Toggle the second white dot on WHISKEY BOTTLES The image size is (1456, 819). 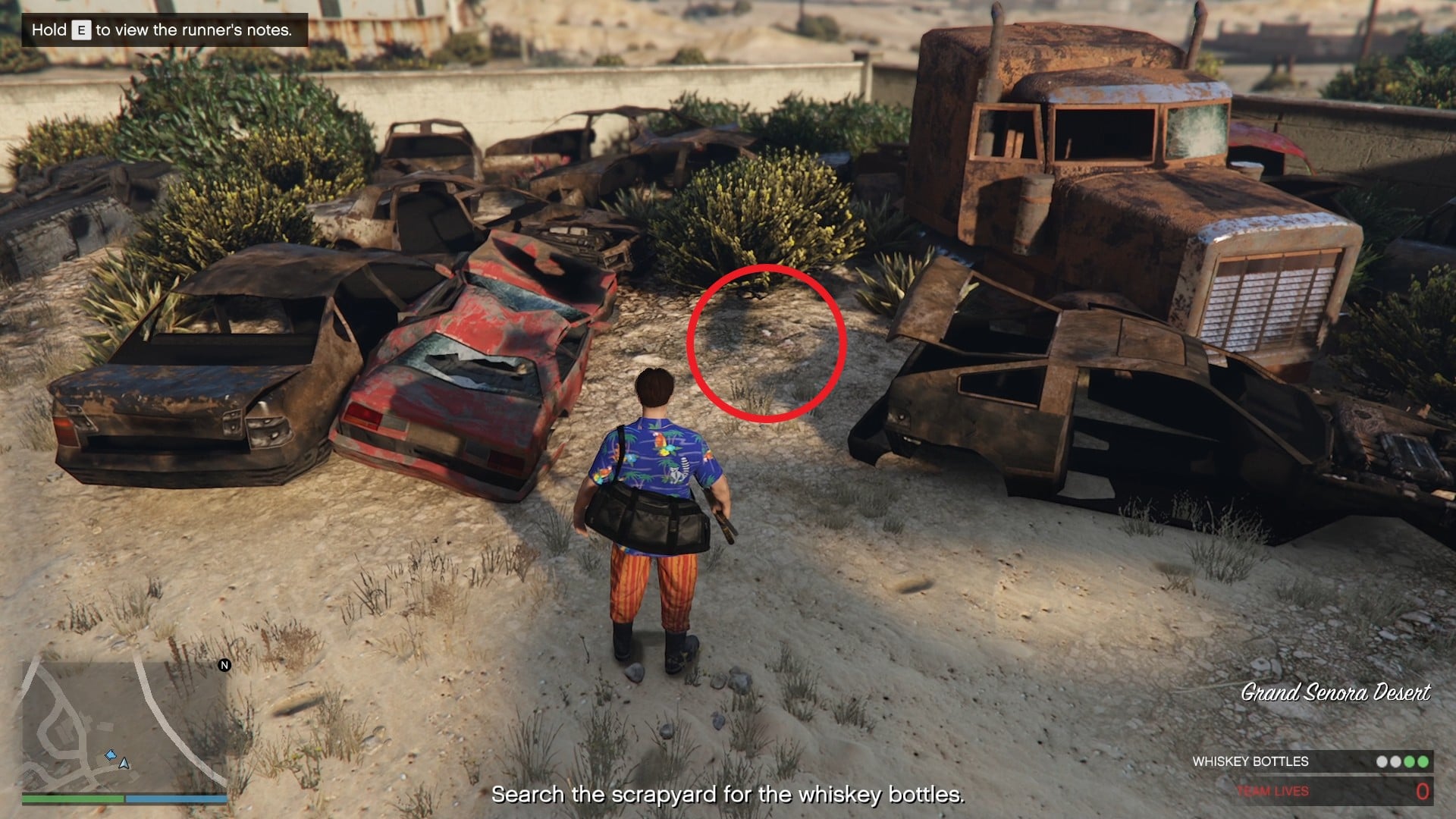[x=1395, y=761]
